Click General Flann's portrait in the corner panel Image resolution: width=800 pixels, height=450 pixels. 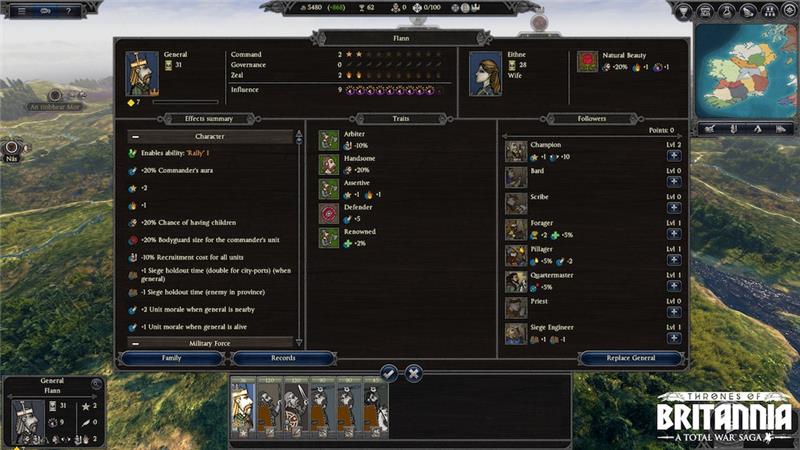[x=25, y=419]
